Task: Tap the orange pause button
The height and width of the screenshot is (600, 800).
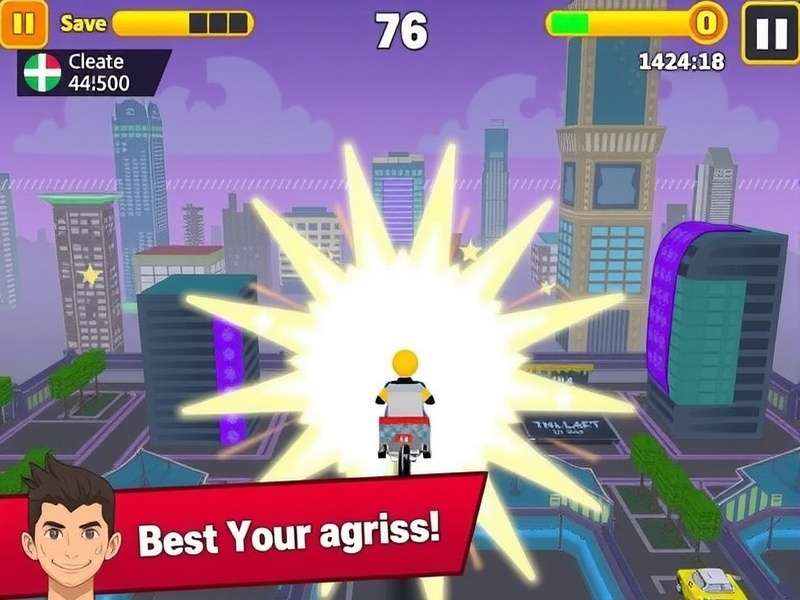Action: point(23,24)
